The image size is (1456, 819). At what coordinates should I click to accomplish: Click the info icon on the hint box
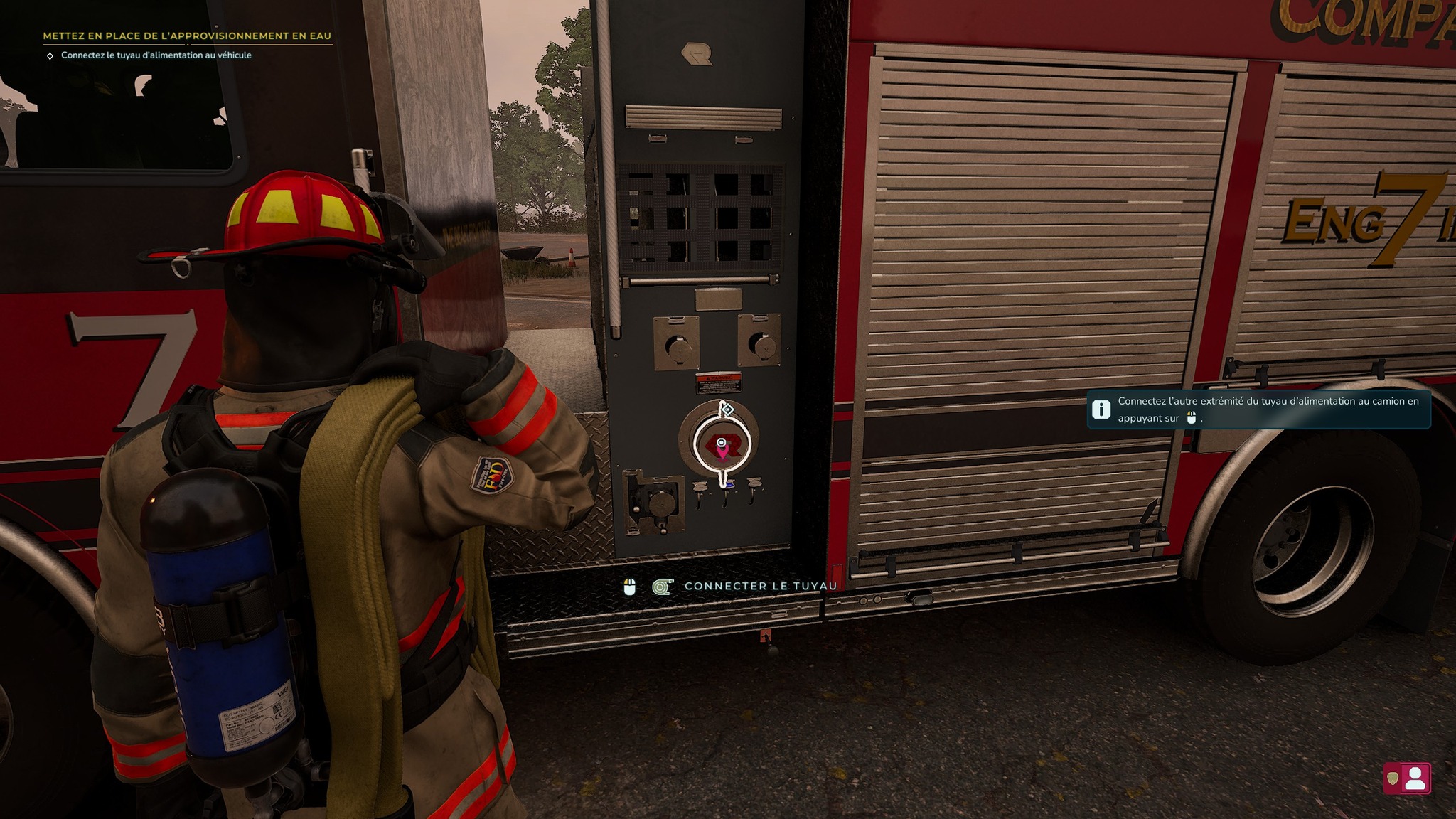[1101, 409]
